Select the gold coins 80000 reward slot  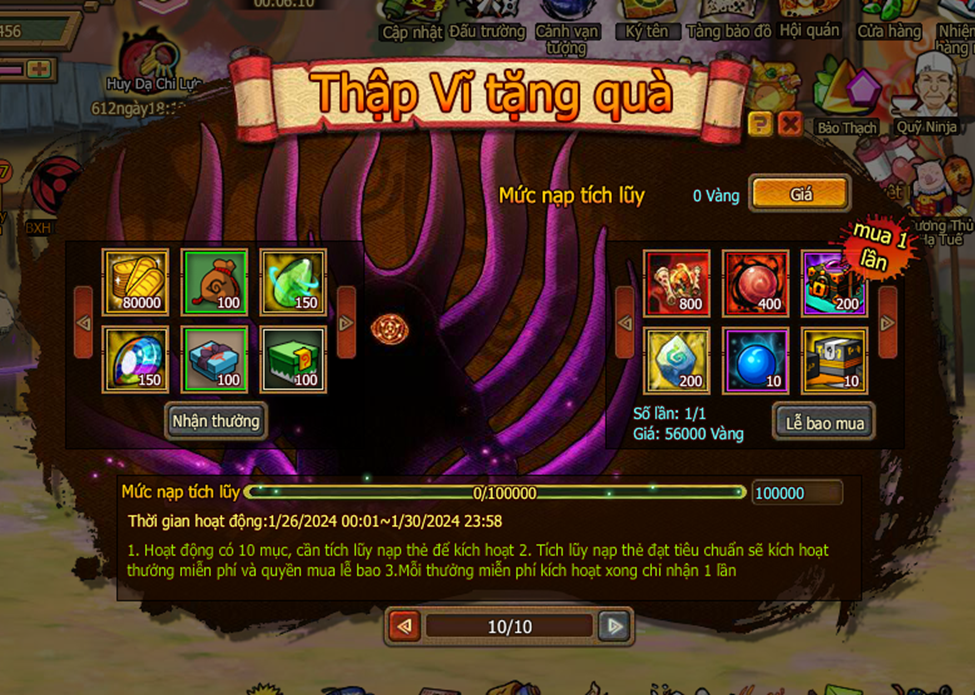pos(135,283)
